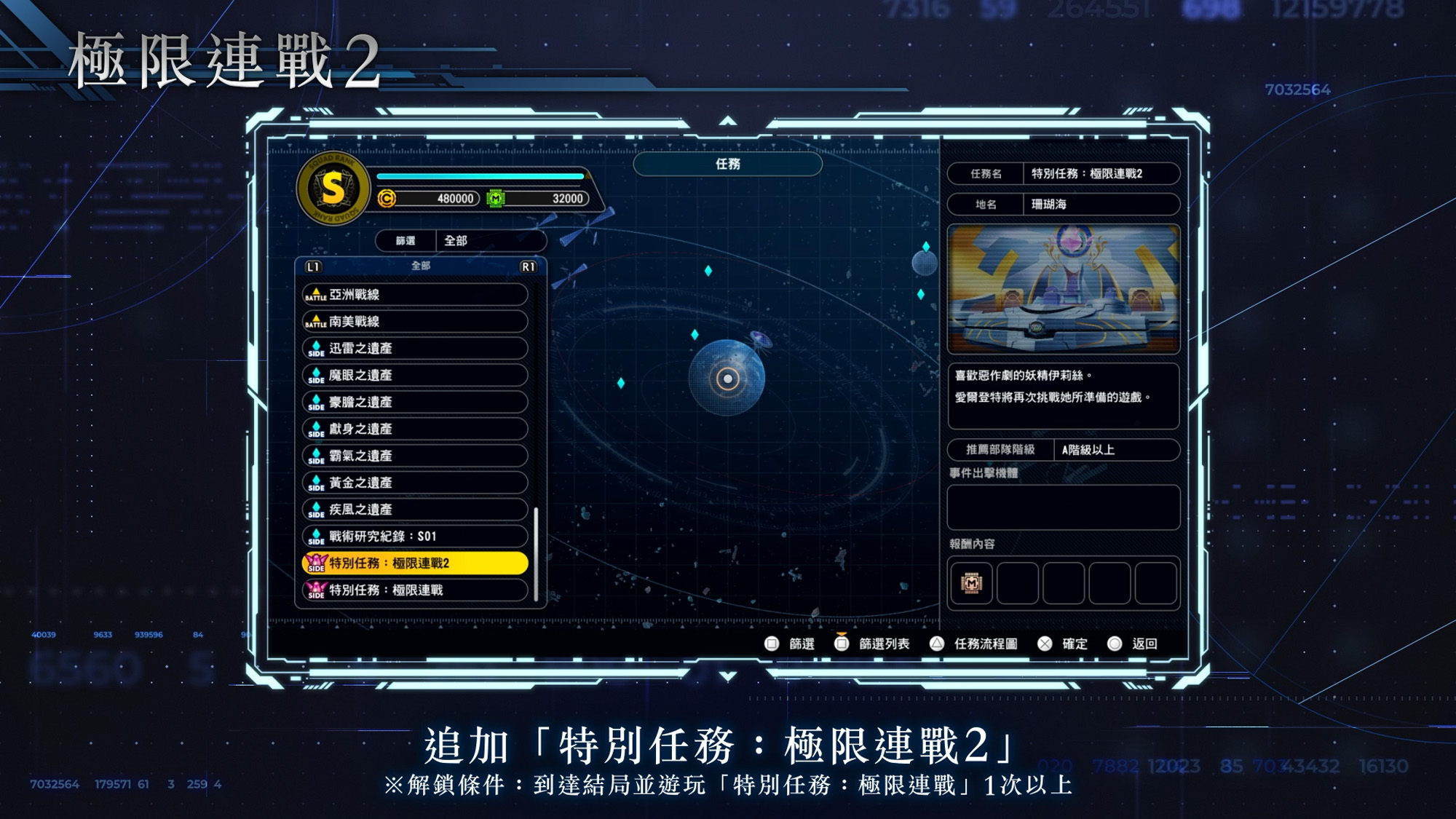The height and width of the screenshot is (819, 1456).
Task: Click the central planet target marker
Action: (727, 379)
